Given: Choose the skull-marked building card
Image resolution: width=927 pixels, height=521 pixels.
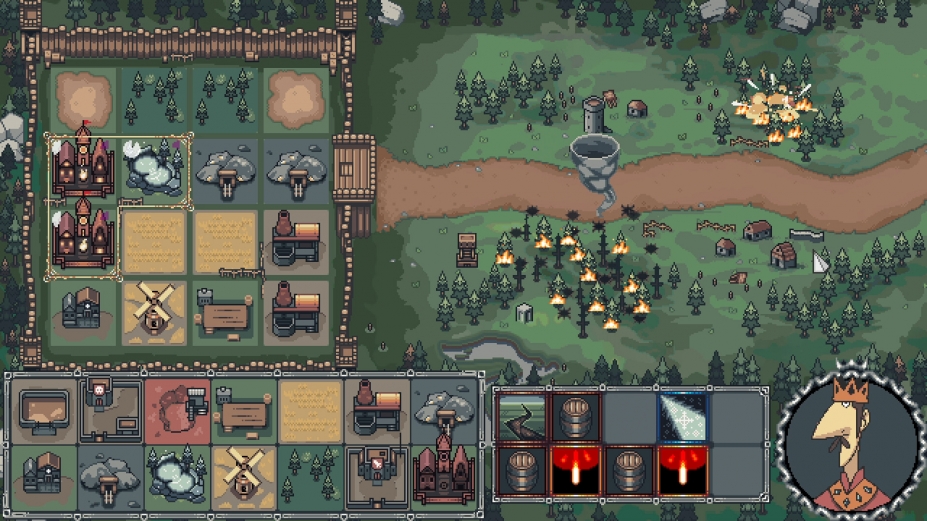Looking at the screenshot, I should pos(110,408).
